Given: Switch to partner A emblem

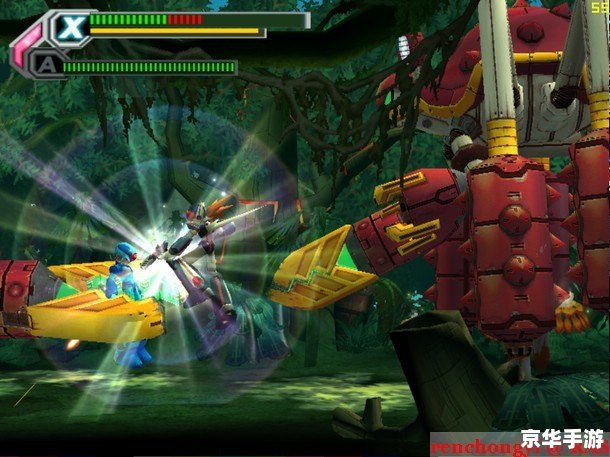Looking at the screenshot, I should (x=45, y=66).
